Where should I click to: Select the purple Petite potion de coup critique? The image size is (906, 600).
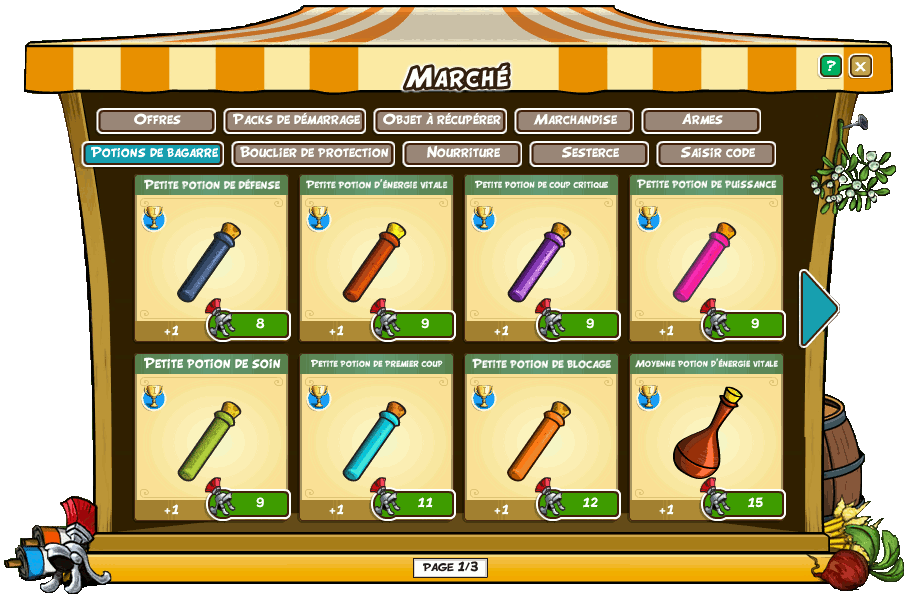[541, 262]
